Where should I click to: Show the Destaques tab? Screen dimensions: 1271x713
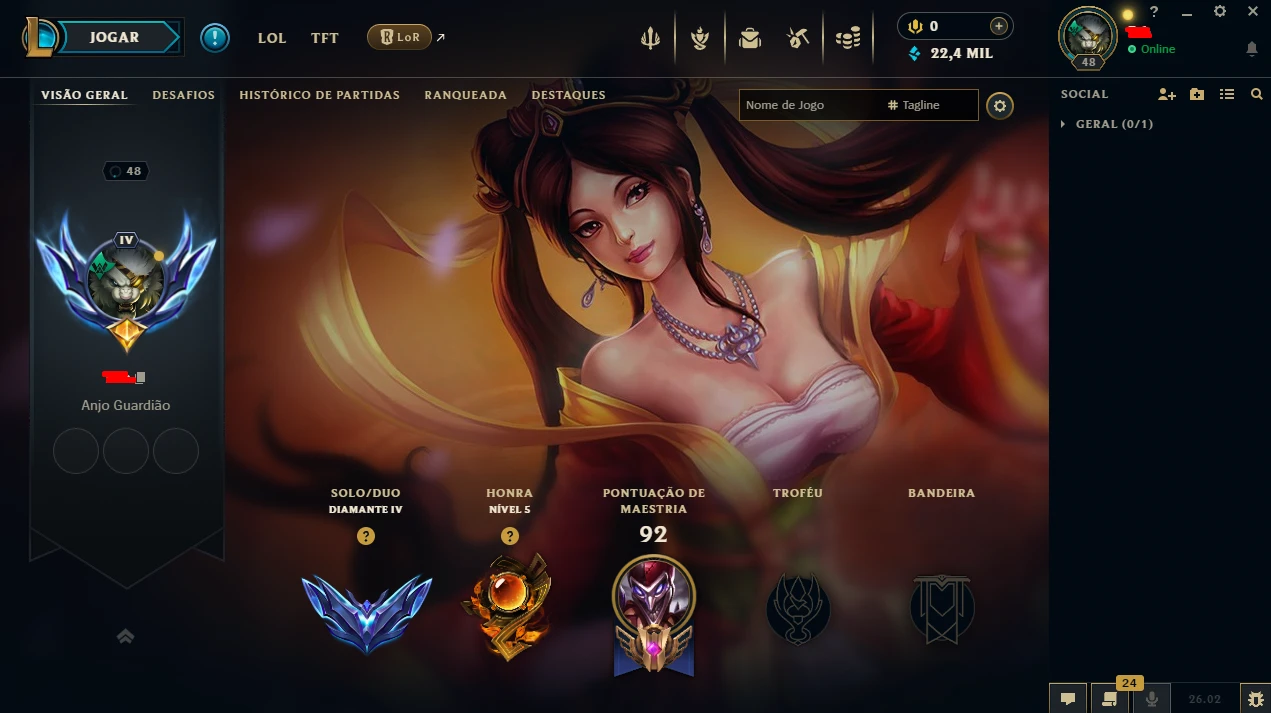point(568,95)
